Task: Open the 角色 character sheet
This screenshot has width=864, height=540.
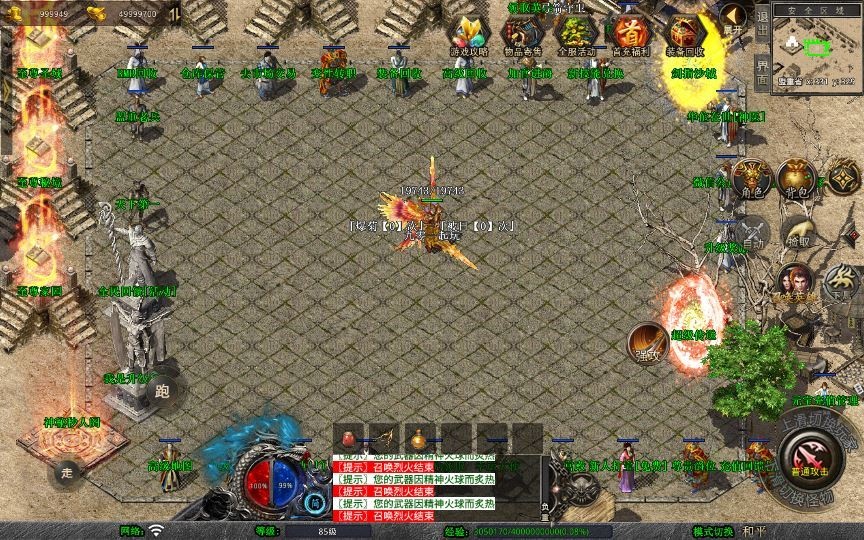Action: click(x=751, y=180)
